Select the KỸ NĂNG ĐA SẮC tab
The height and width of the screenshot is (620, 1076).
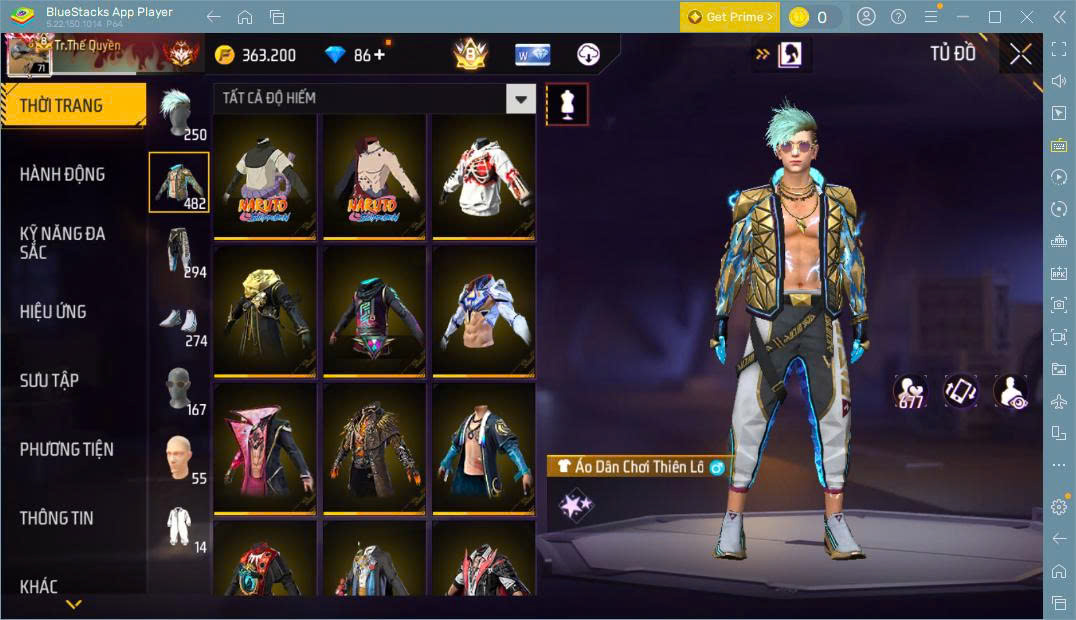[62, 242]
